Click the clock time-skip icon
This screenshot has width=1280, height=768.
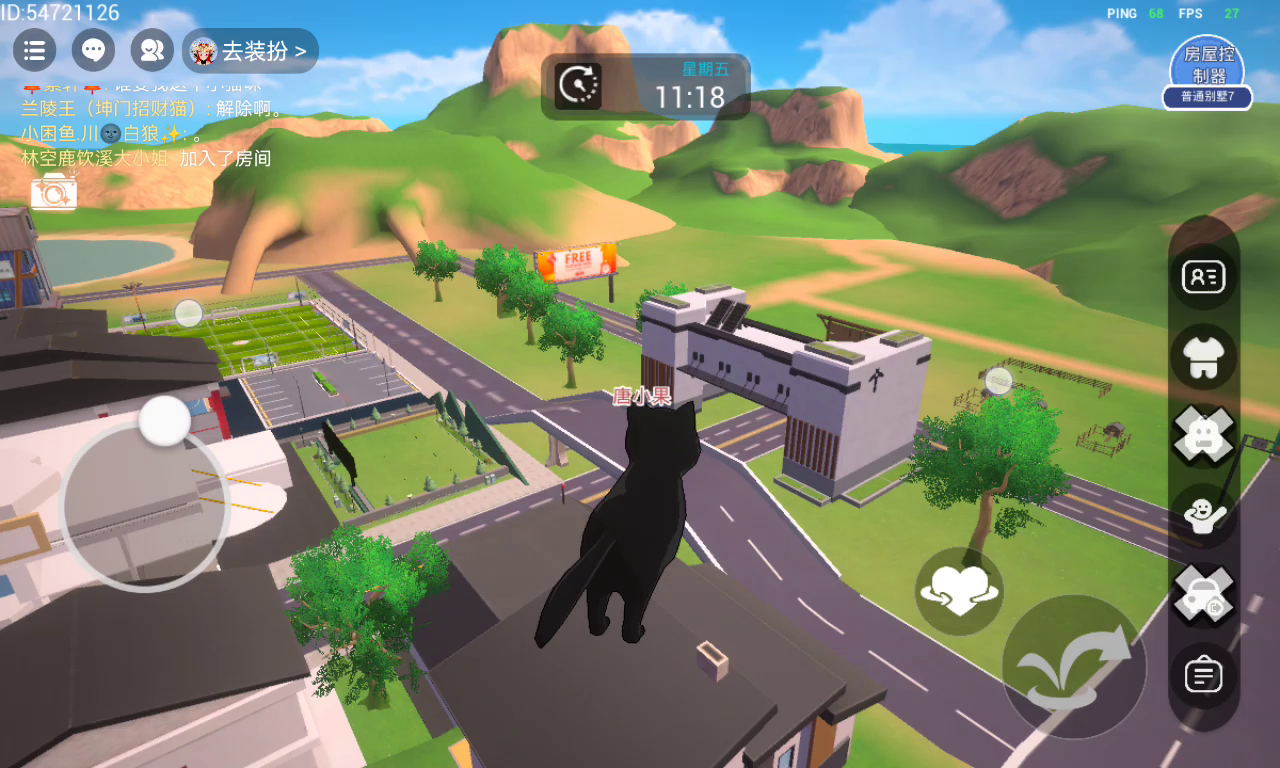[578, 86]
